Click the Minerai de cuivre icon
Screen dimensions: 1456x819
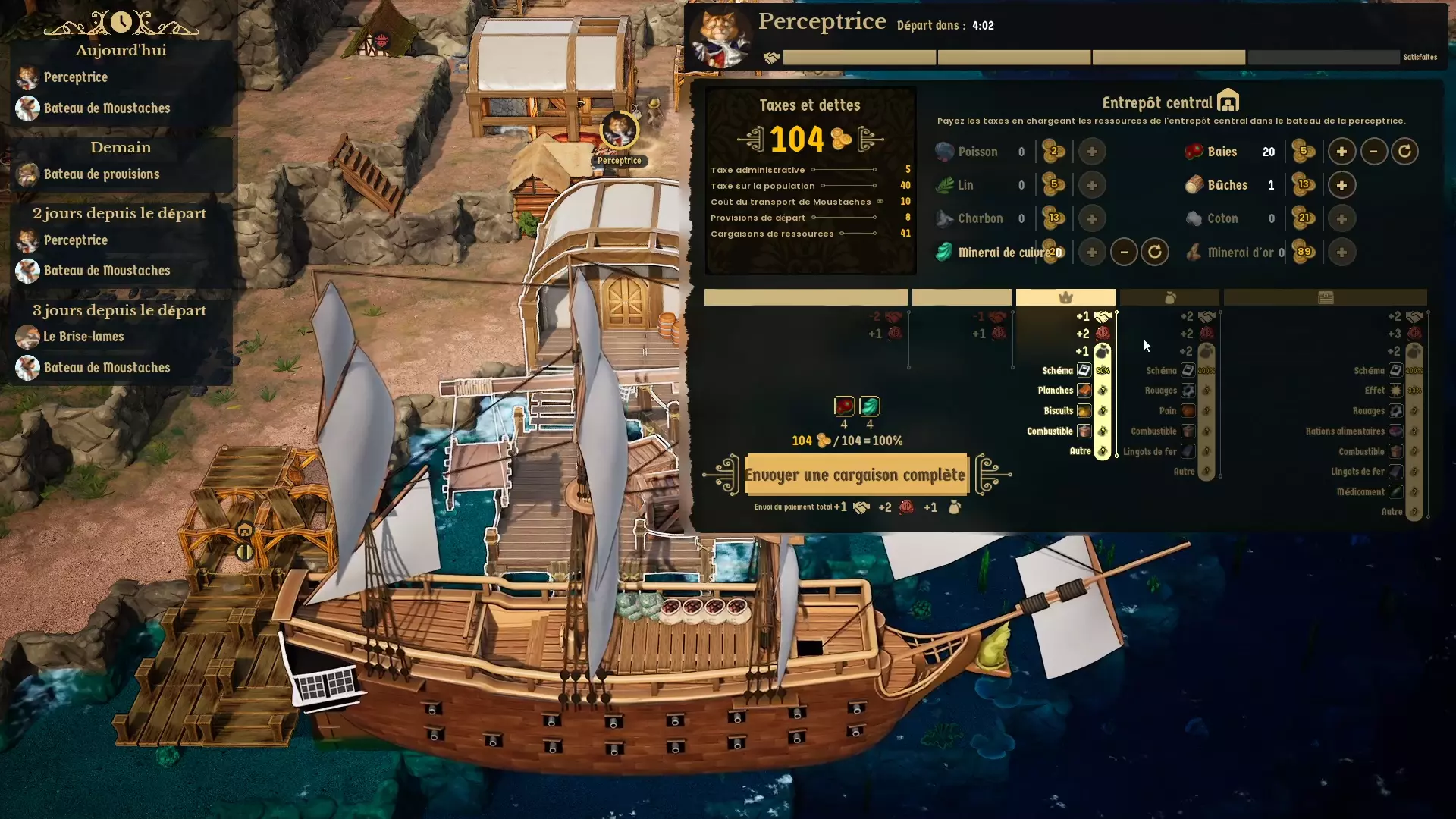coord(944,252)
